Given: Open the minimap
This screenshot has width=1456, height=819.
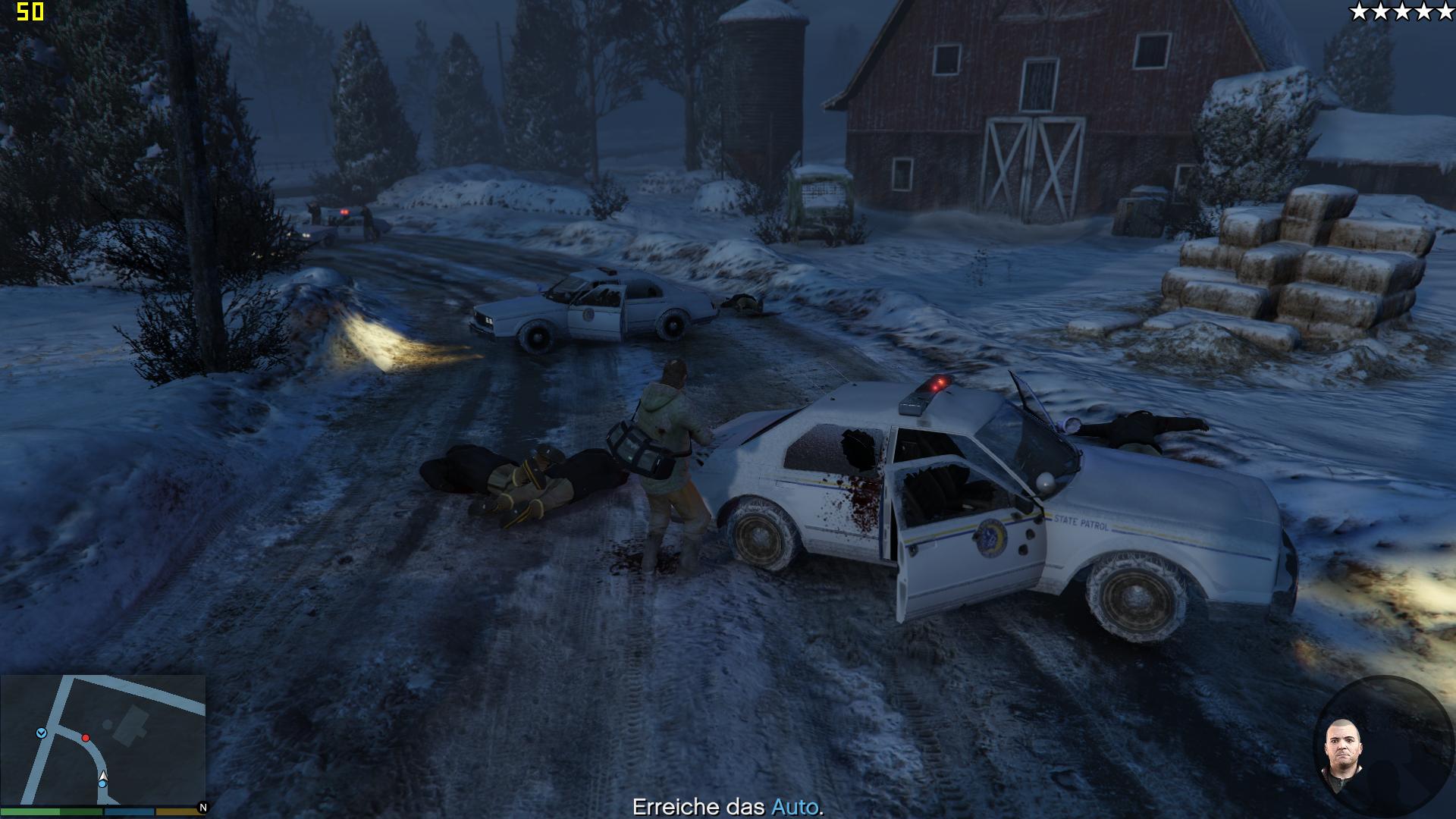Looking at the screenshot, I should point(103,739).
